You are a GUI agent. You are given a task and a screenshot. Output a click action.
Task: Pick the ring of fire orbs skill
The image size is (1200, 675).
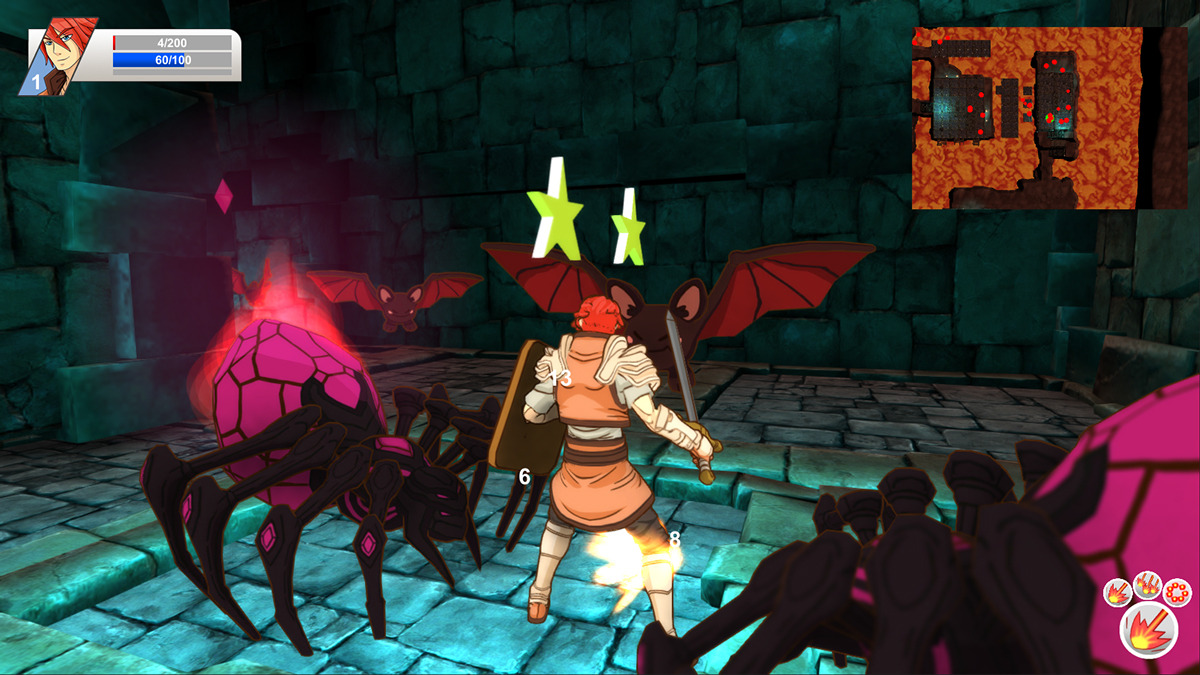[1177, 592]
